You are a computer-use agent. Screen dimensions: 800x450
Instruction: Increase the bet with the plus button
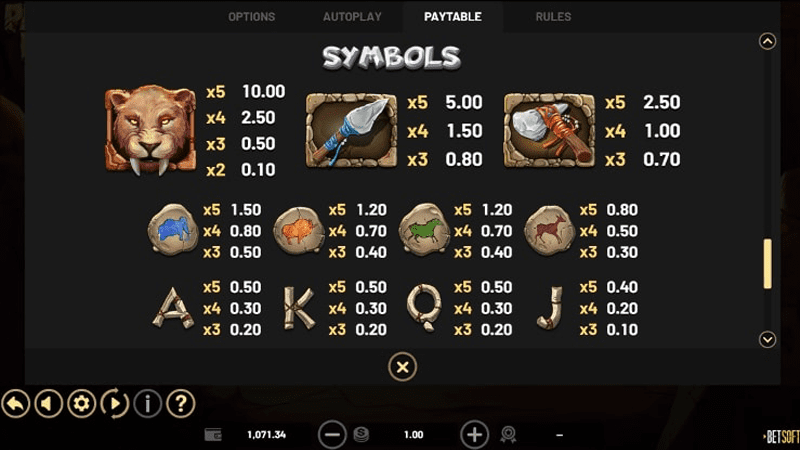474,435
